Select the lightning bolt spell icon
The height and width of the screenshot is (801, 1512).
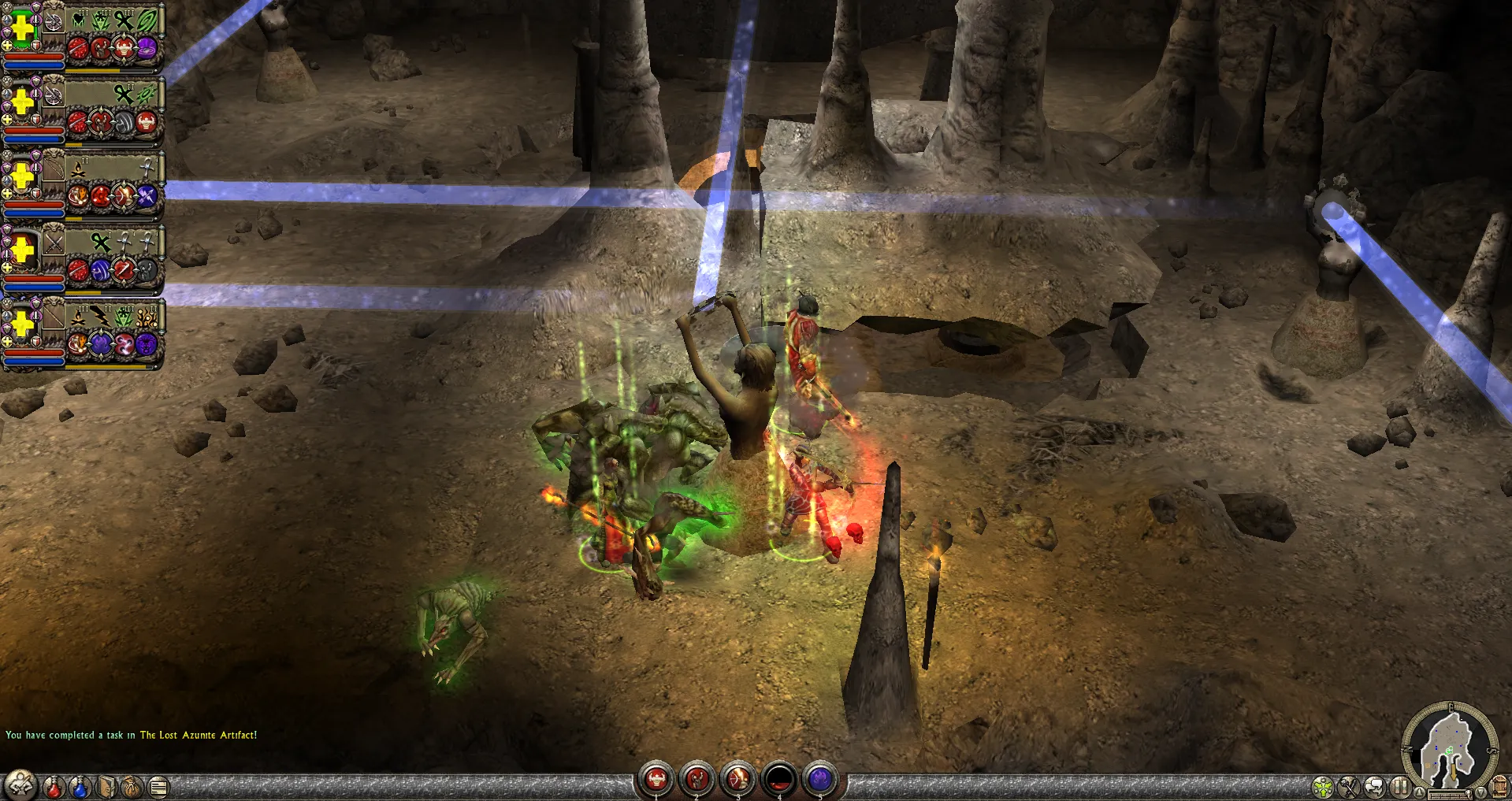tap(100, 317)
